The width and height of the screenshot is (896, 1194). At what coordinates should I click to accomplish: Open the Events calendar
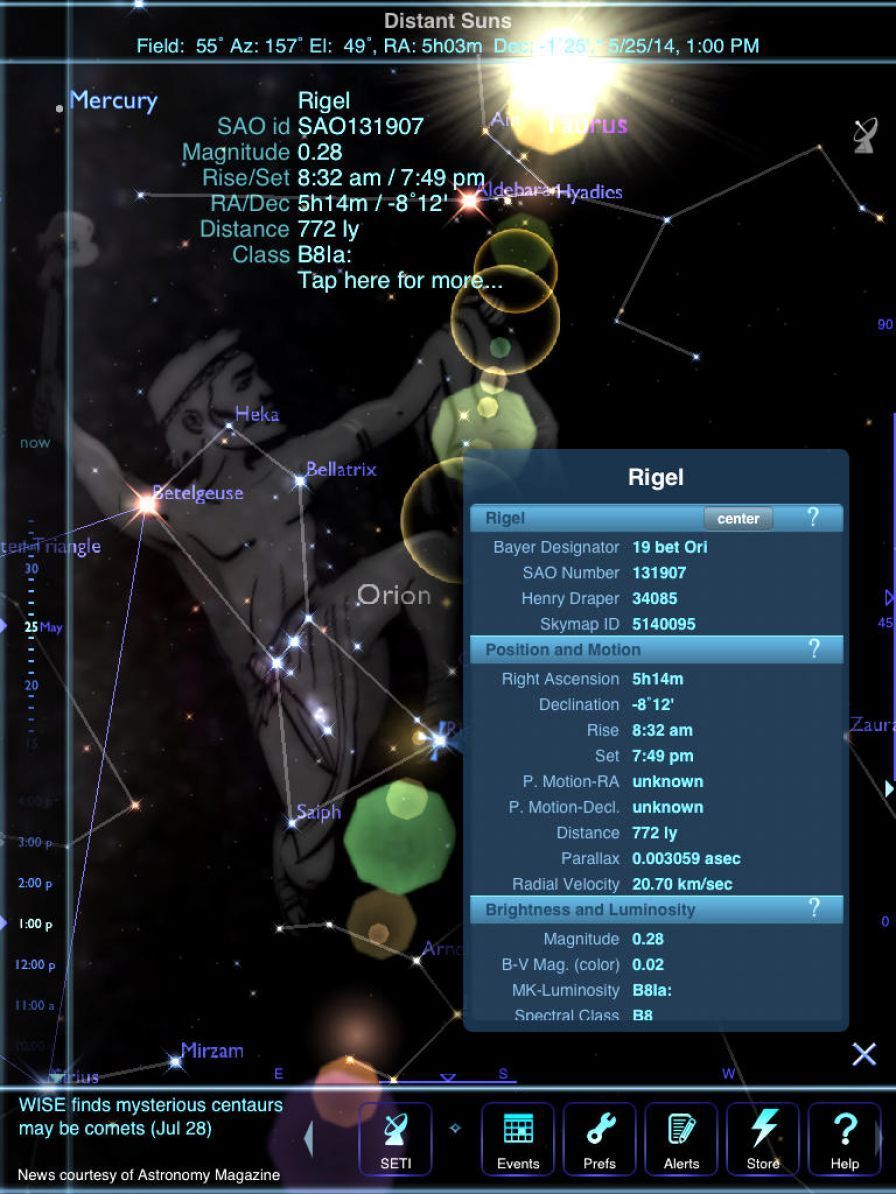pyautogui.click(x=517, y=1138)
